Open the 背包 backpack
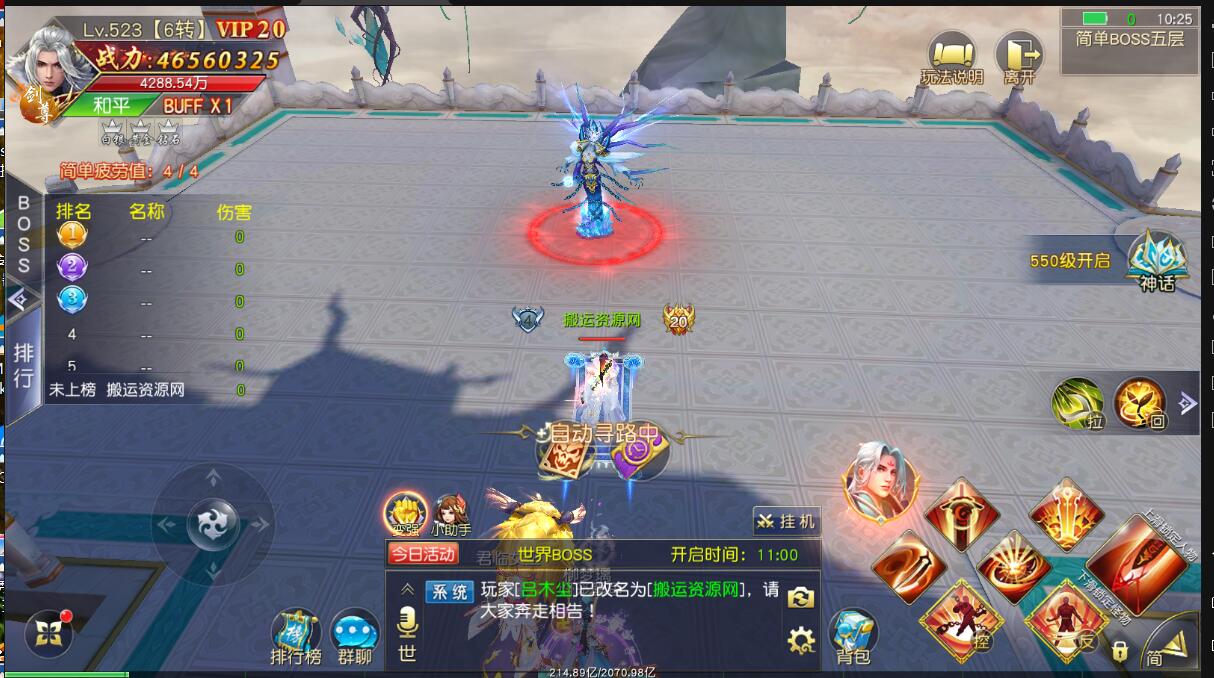Viewport: 1214px width, 678px height. [853, 636]
